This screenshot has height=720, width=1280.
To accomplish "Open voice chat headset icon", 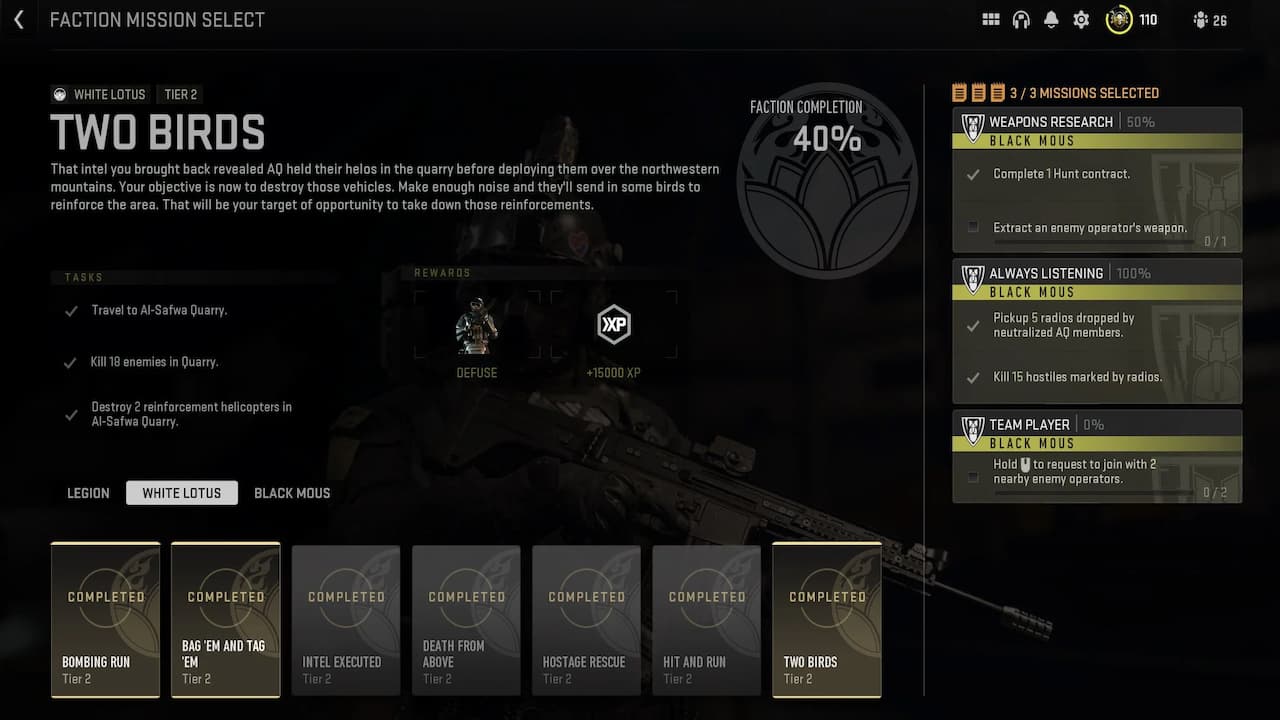I will tap(1021, 19).
